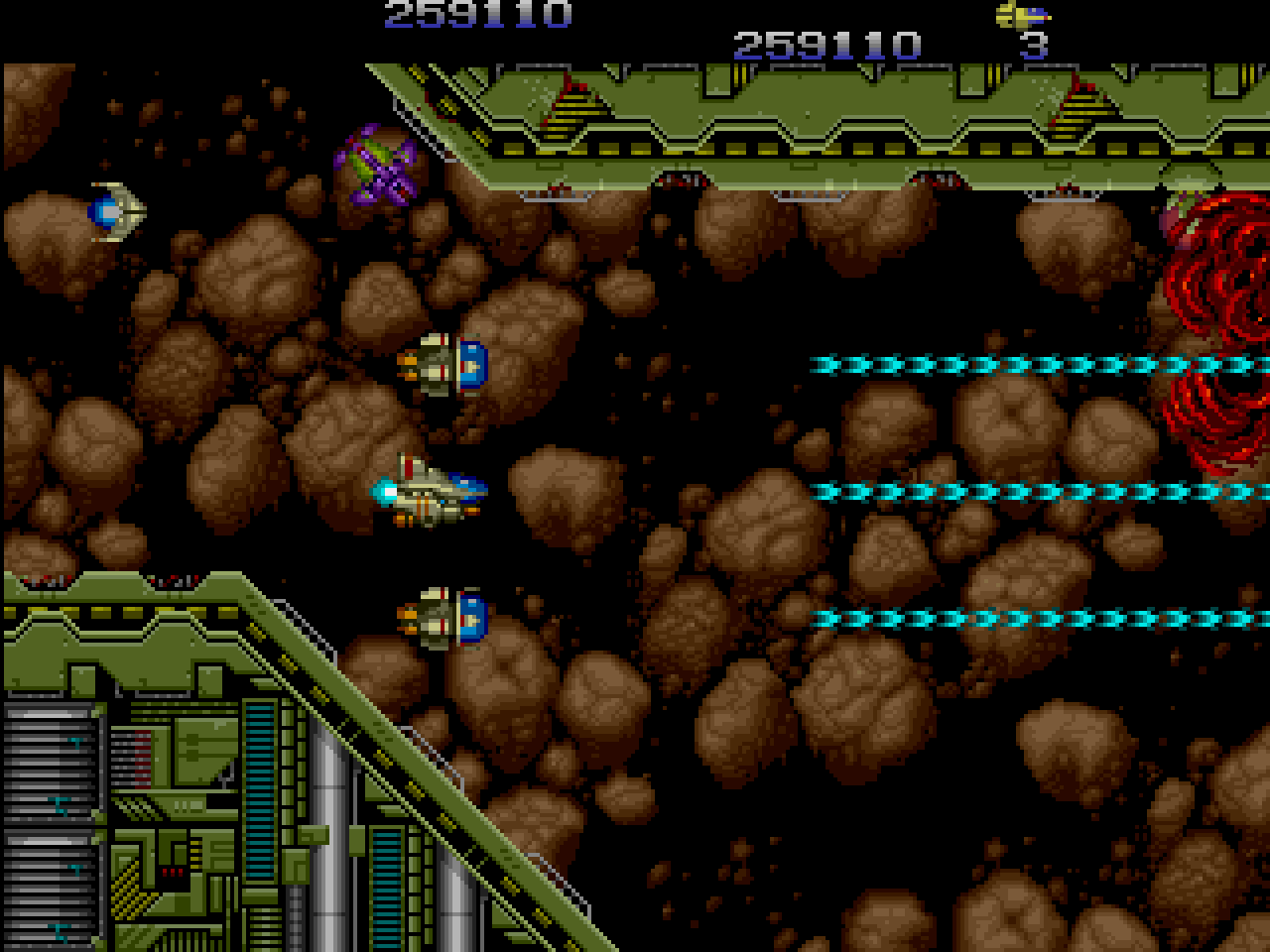The image size is (1270, 952).
Task: Select the purple enemy craft near the ceiling
Action: click(x=375, y=162)
